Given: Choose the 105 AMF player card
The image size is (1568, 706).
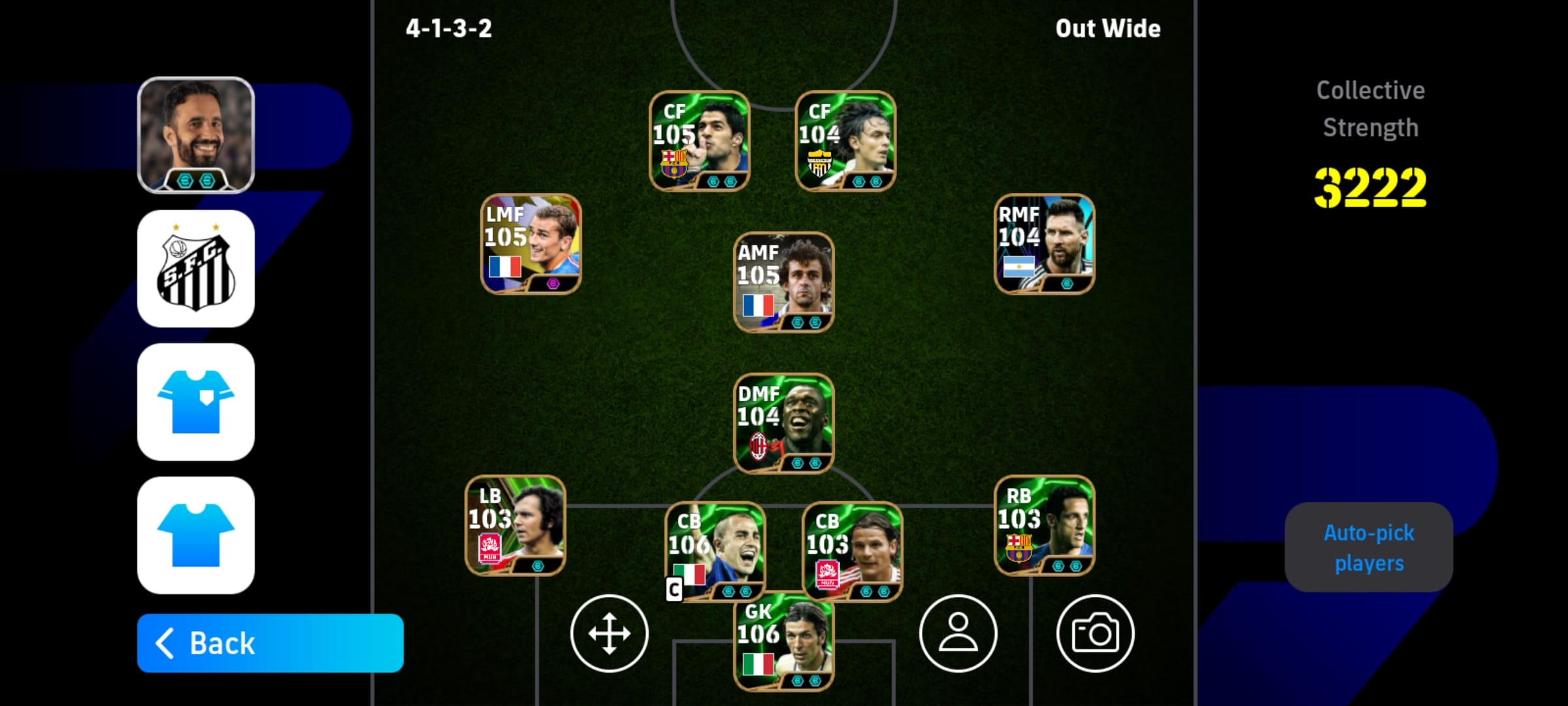Looking at the screenshot, I should (x=783, y=282).
